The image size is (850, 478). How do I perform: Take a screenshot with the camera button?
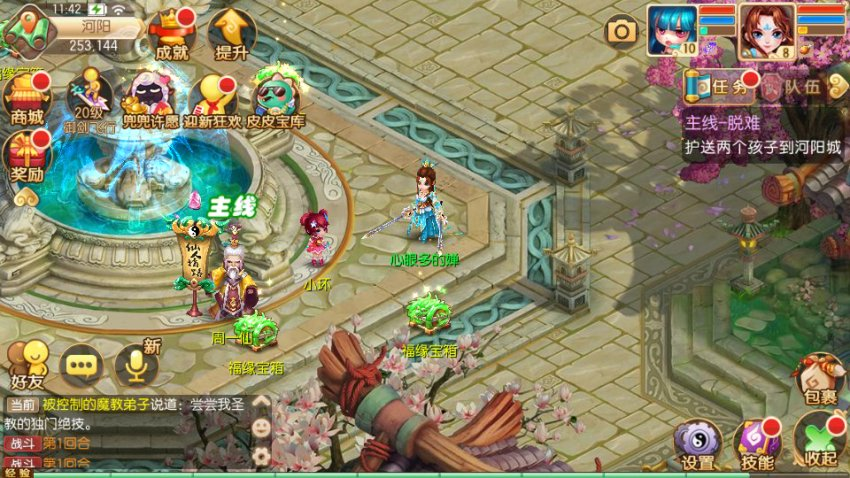[622, 31]
